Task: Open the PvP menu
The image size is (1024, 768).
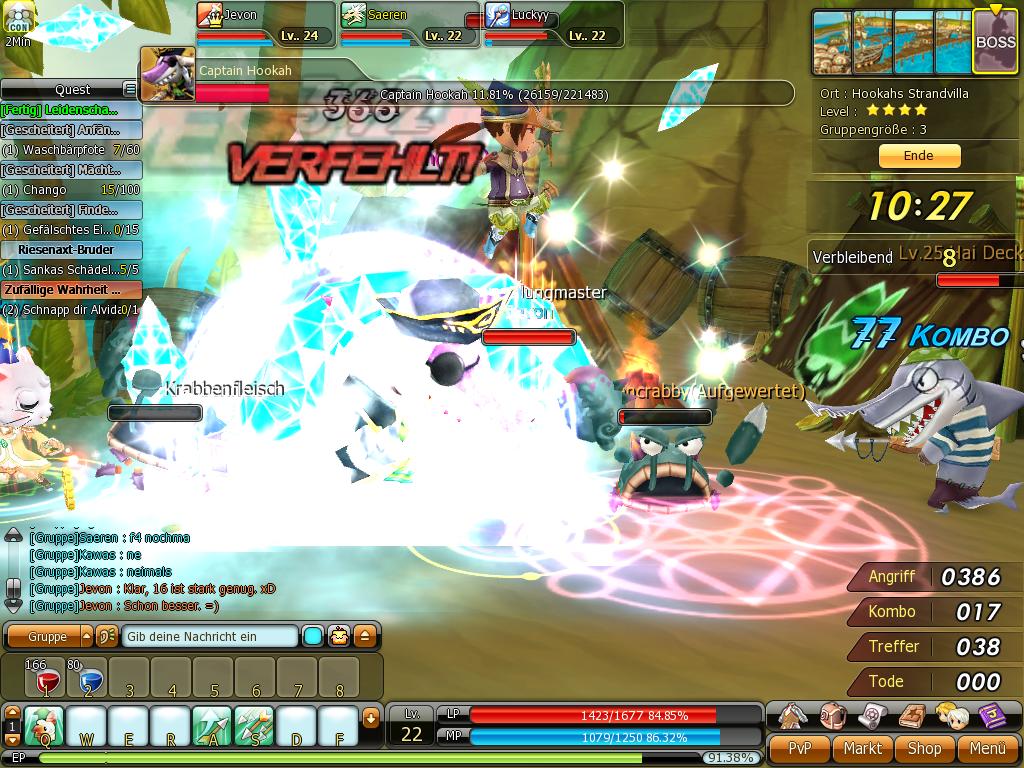Action: coord(799,748)
